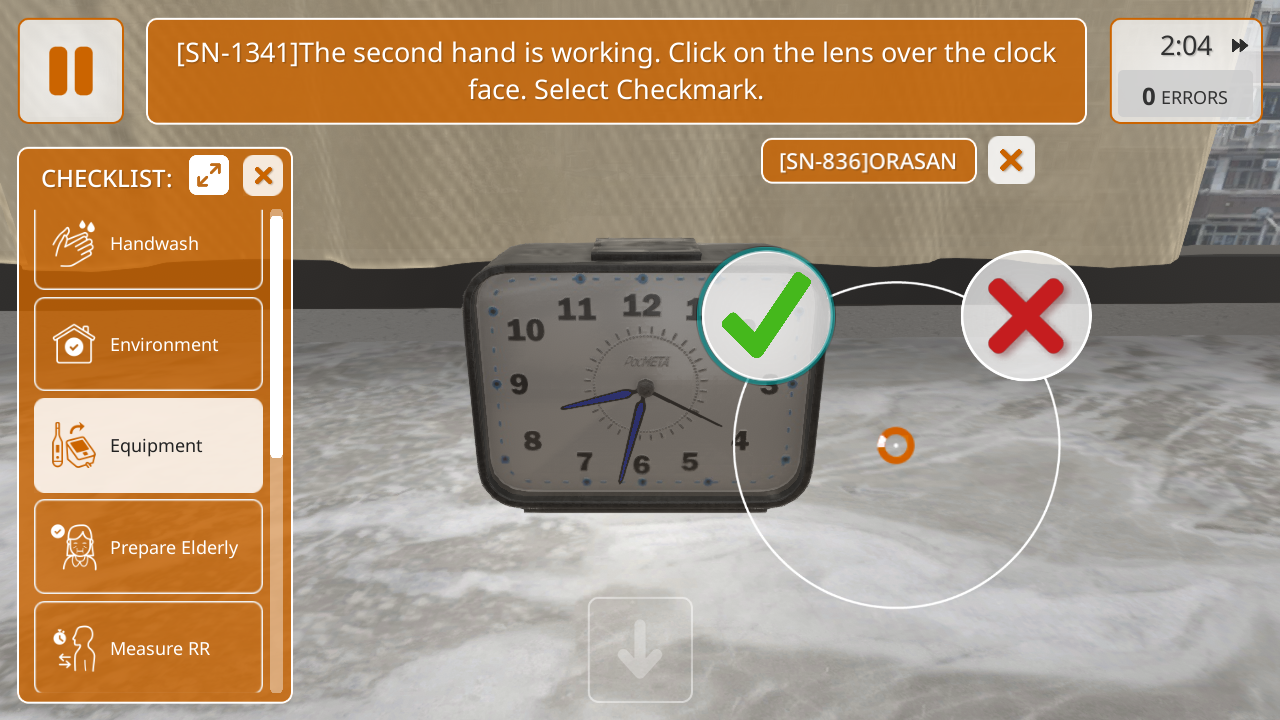The width and height of the screenshot is (1280, 720).
Task: Open the Measure RR checklist step
Action: (x=148, y=648)
